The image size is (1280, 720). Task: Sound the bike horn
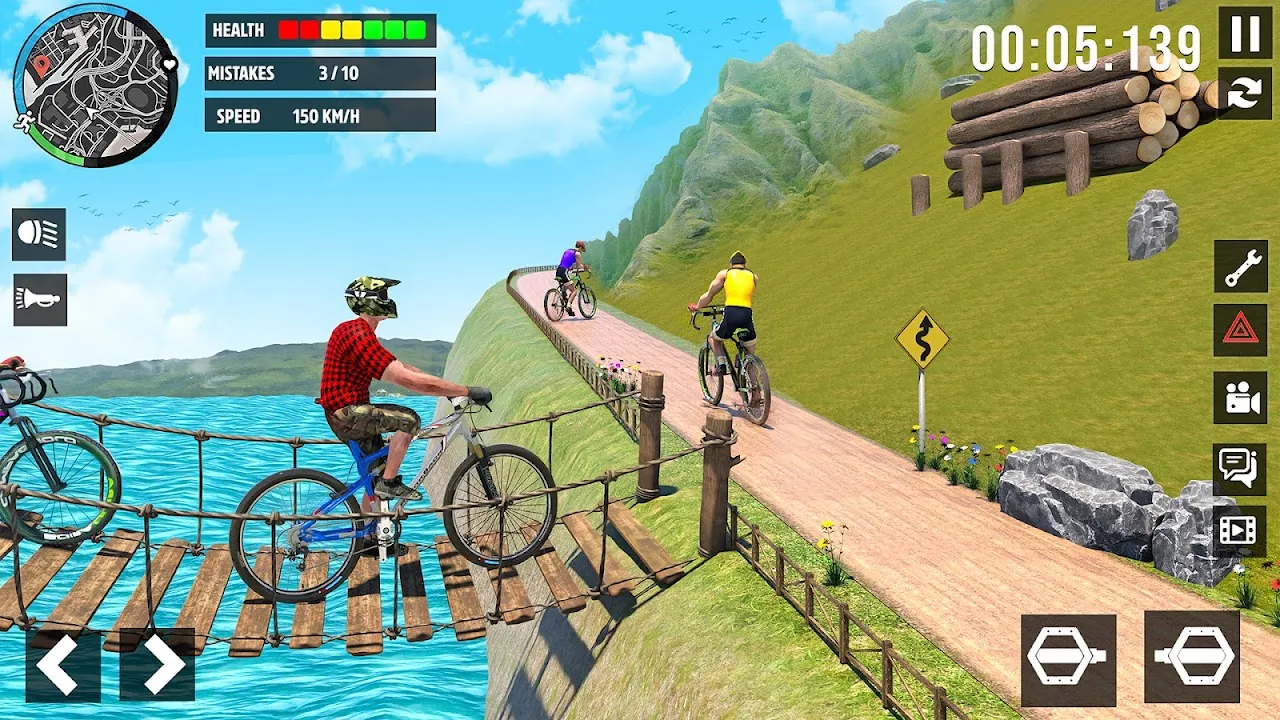pos(40,300)
